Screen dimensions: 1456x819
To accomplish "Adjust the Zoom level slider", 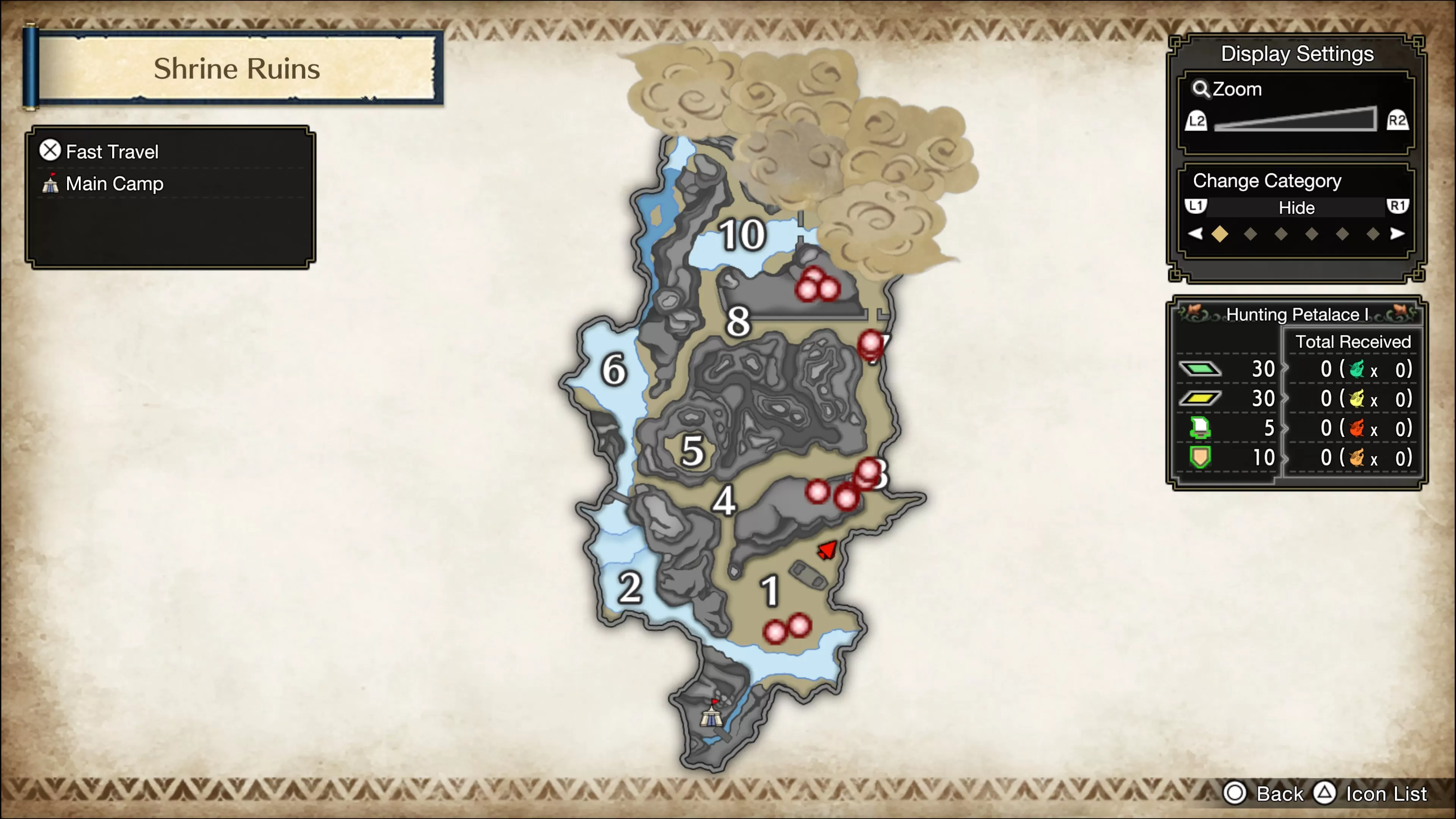I will coord(1294,120).
